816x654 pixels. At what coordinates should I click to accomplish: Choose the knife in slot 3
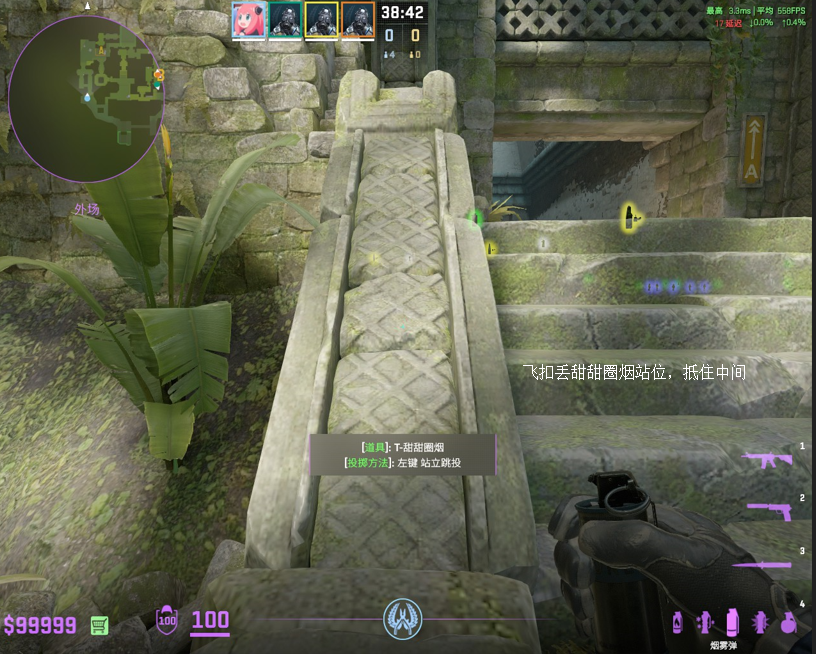[768, 564]
